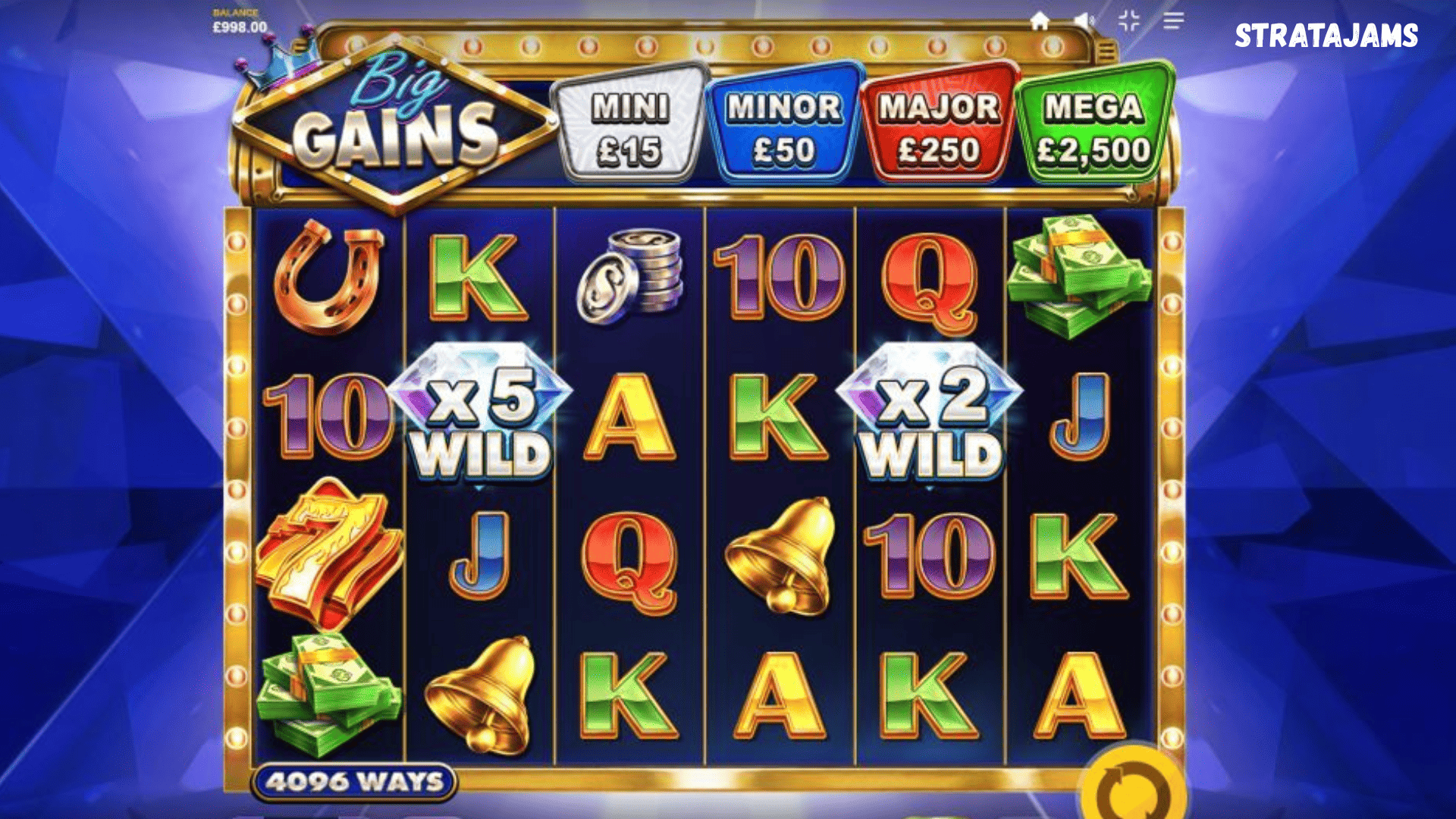The width and height of the screenshot is (1456, 819).
Task: Spin the reels with the yellow spin button
Action: [x=1134, y=789]
